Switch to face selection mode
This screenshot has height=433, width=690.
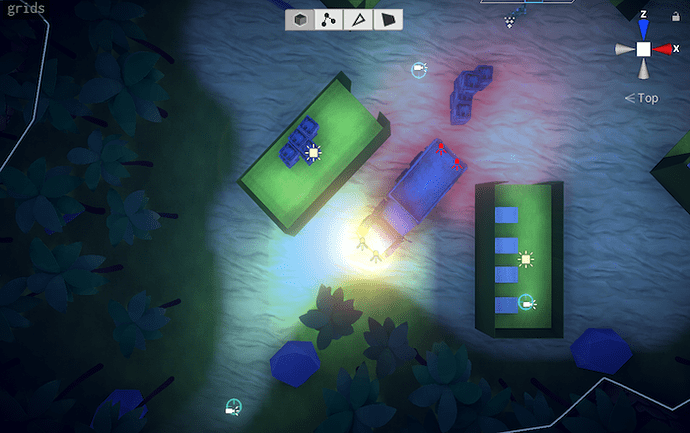pos(388,20)
